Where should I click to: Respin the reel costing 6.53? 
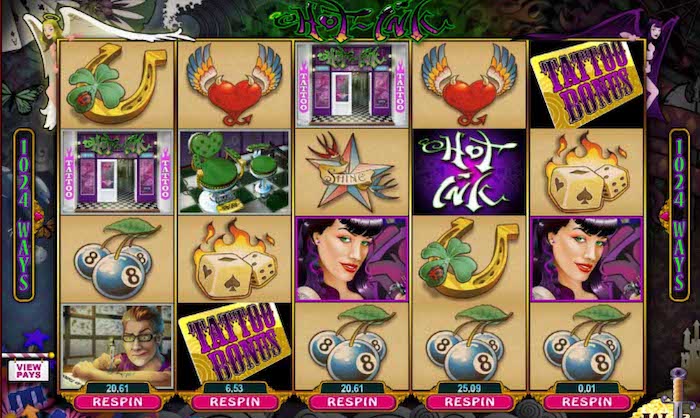(234, 403)
